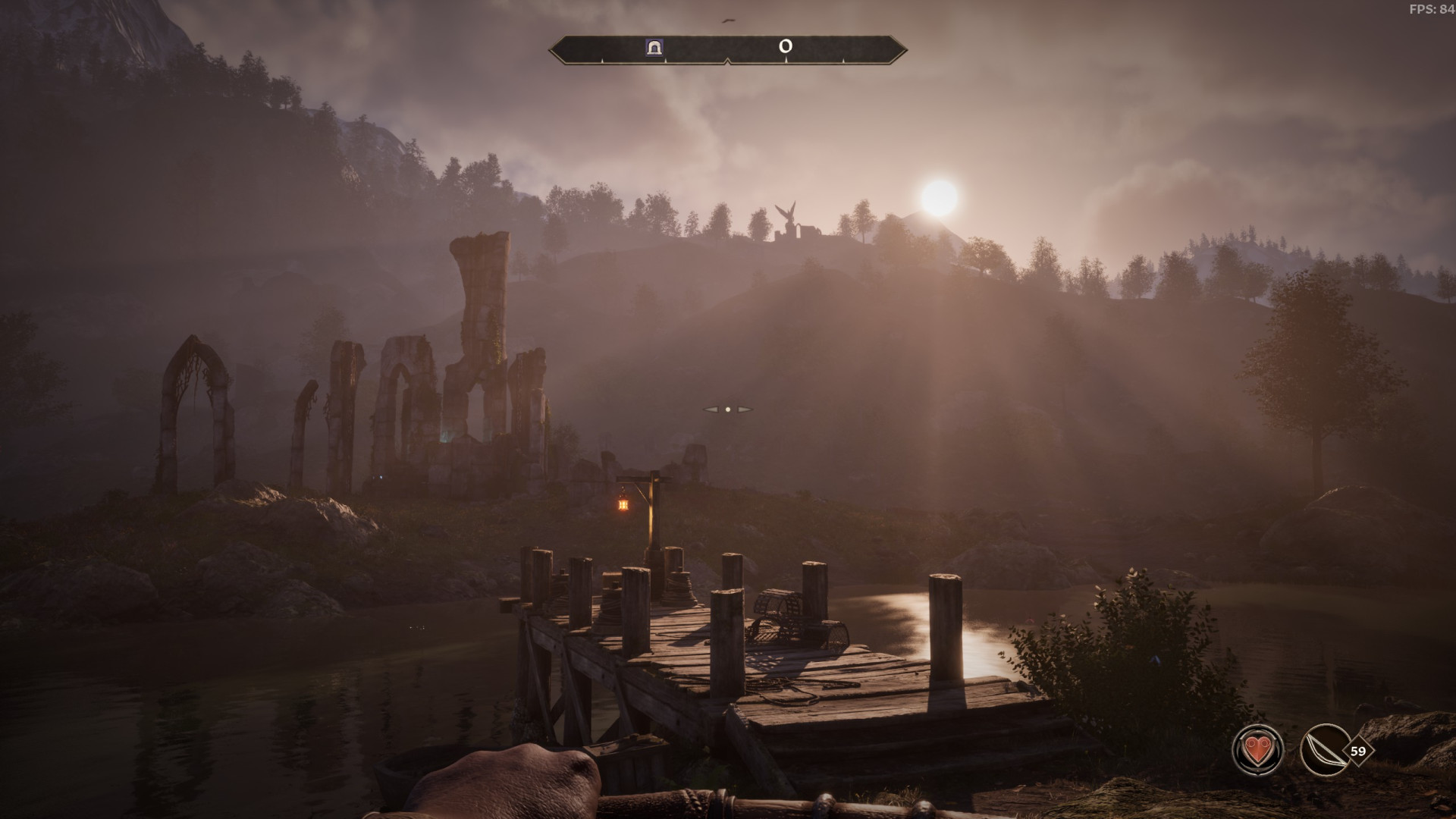This screenshot has height=819, width=1456.
Task: Click the equipped bow weapon icon
Action: pyautogui.click(x=1324, y=751)
